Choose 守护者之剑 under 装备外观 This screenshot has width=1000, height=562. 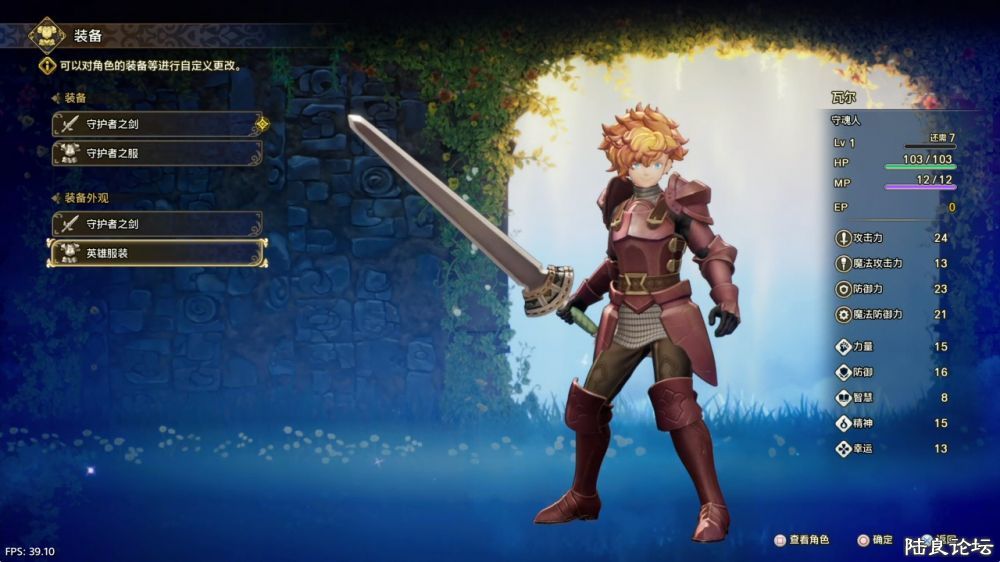(x=157, y=224)
